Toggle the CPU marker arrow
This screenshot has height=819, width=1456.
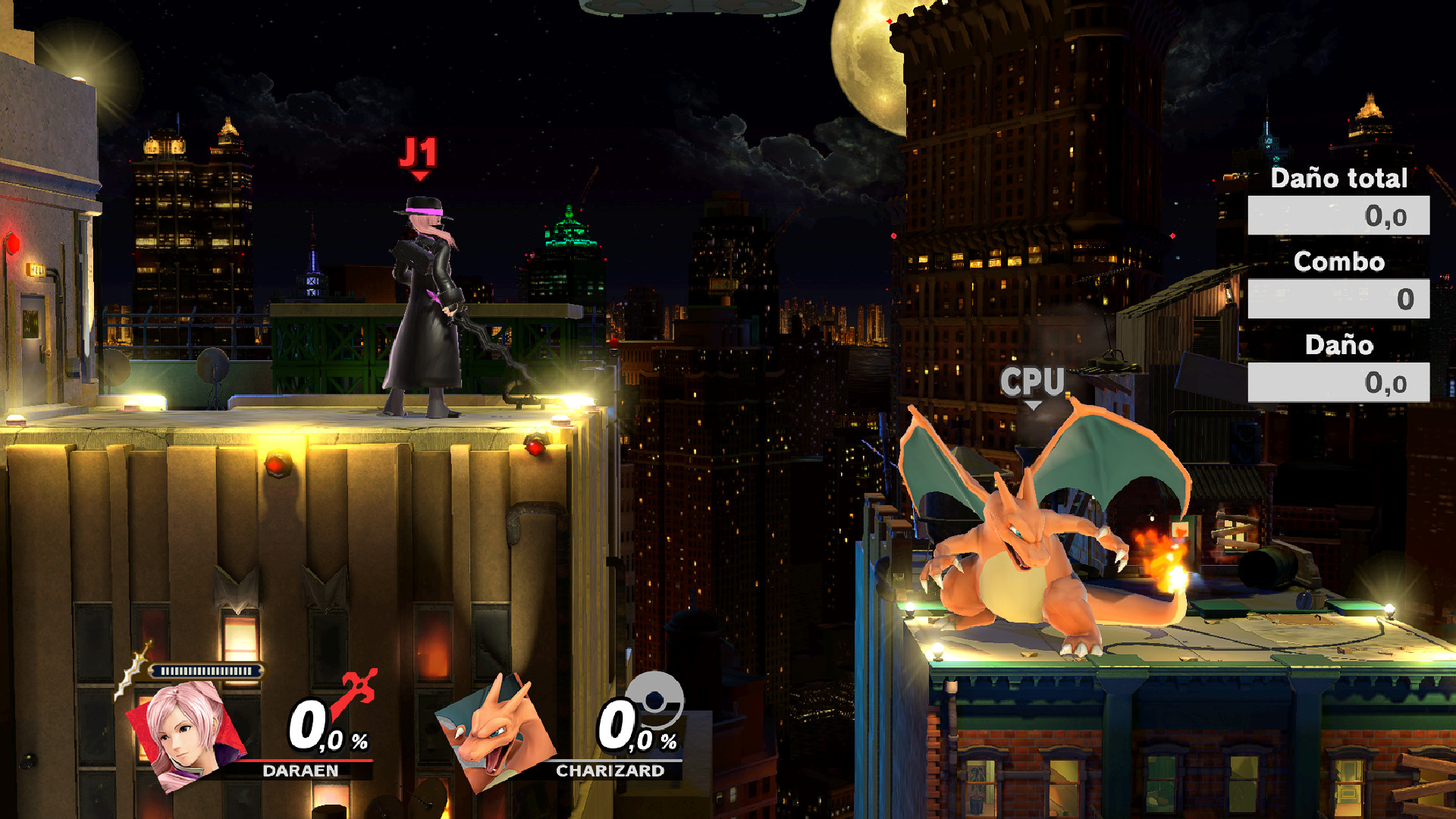tap(1032, 406)
